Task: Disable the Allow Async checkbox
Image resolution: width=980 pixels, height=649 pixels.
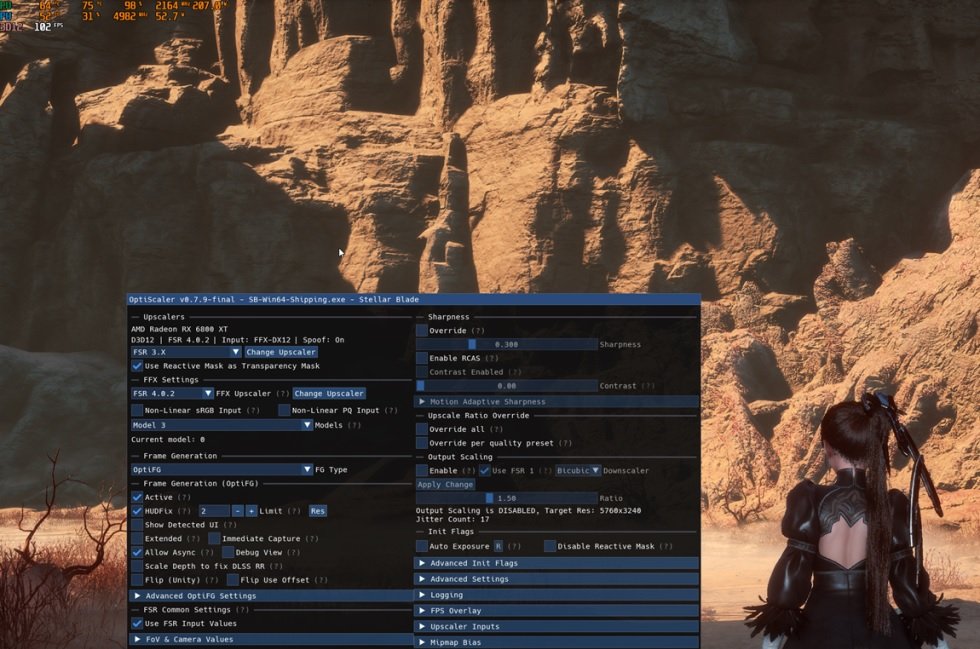Action: 137,552
